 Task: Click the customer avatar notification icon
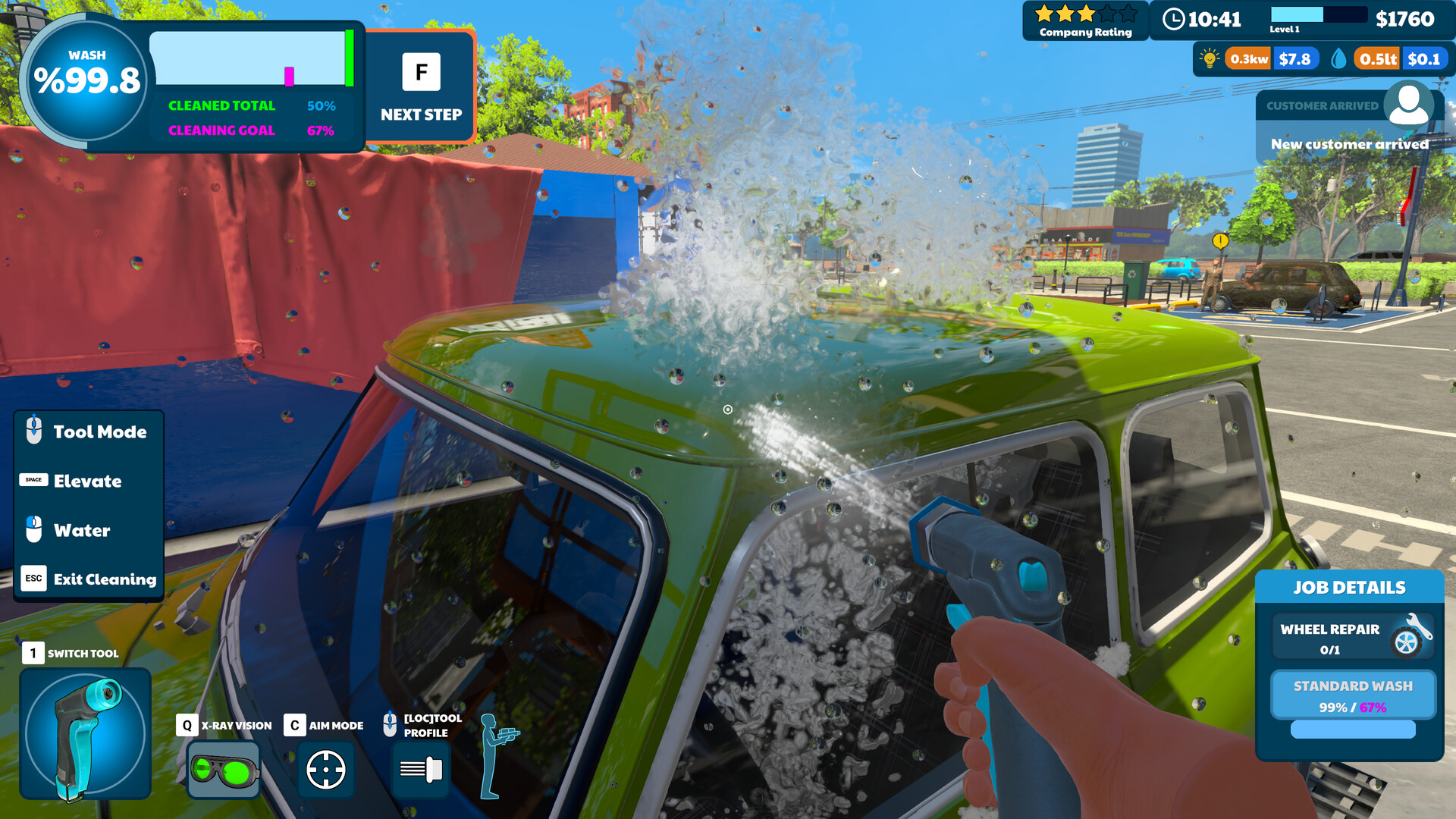(x=1409, y=106)
